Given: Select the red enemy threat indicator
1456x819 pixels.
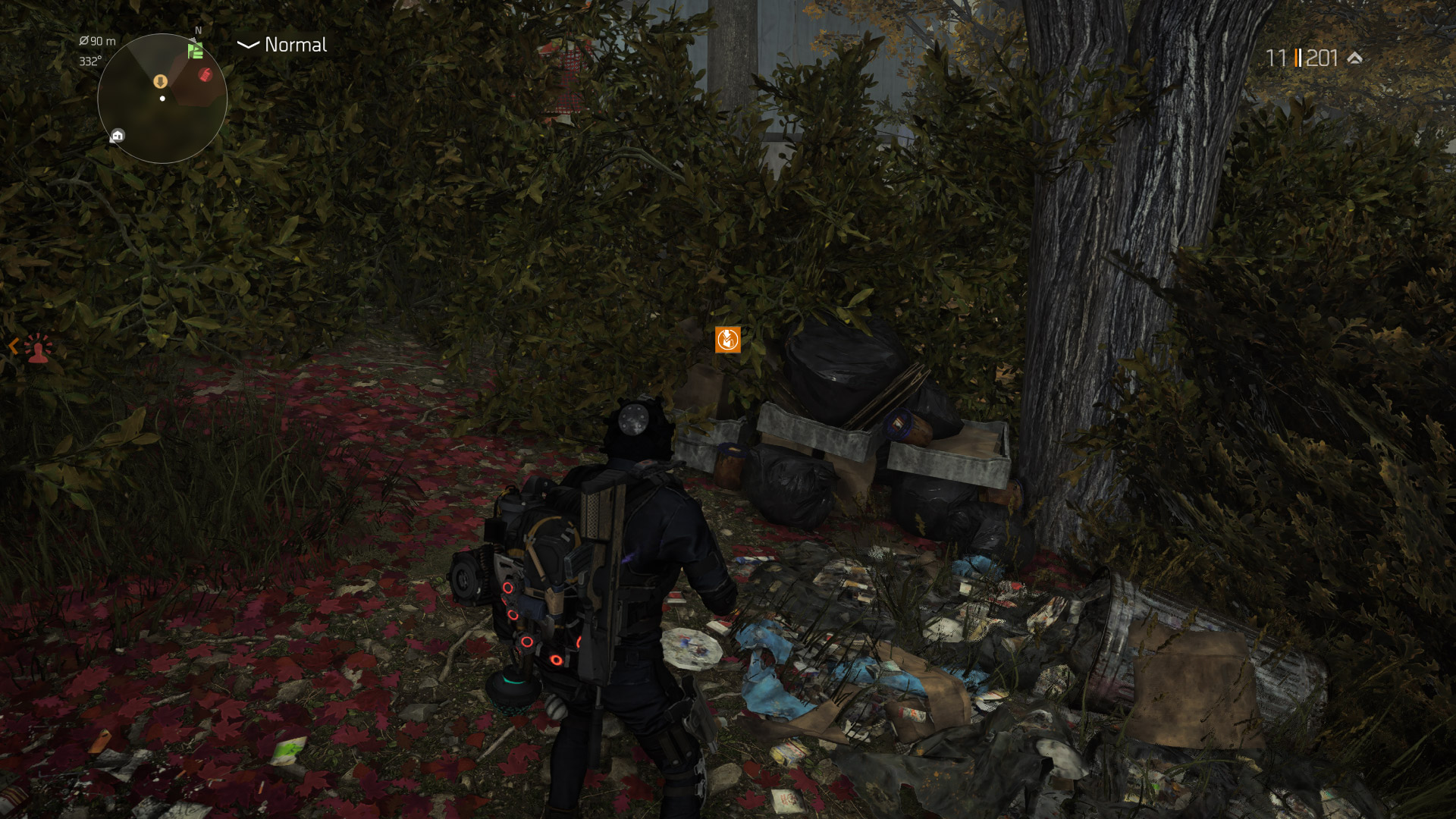Looking at the screenshot, I should point(37,349).
